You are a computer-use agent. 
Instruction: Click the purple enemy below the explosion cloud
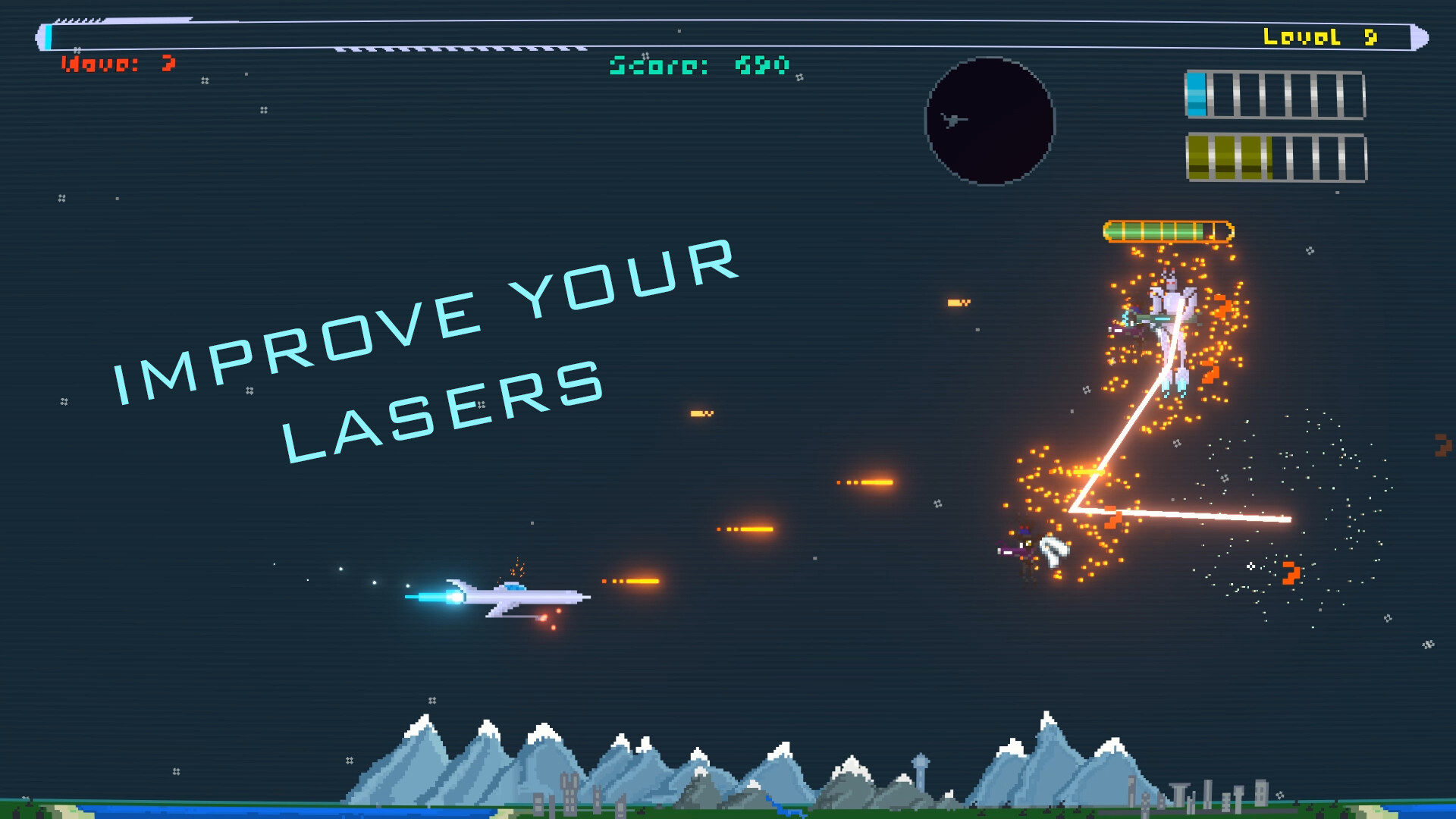click(x=1012, y=550)
